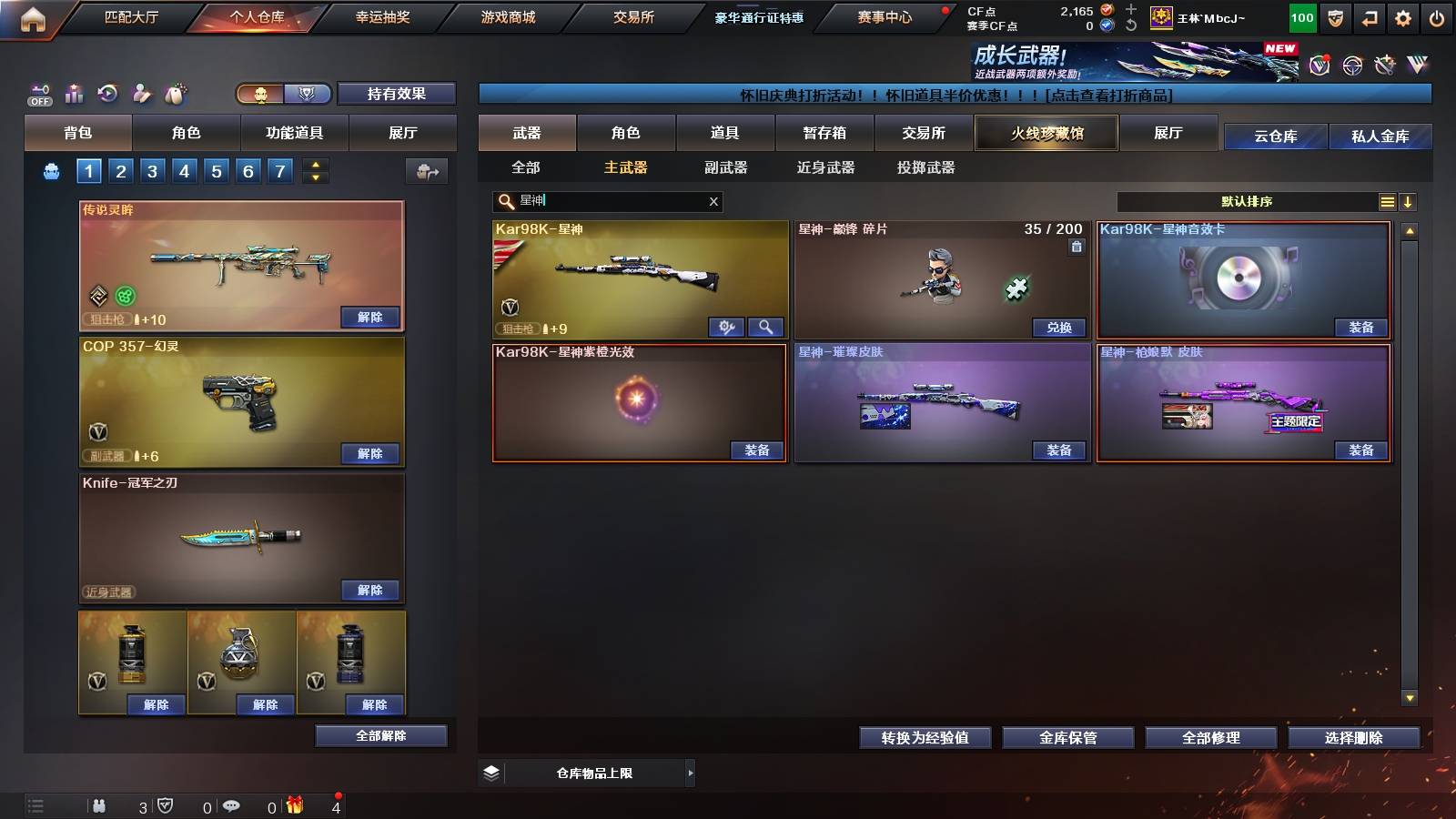Click the pet egg icon in left toolbar
Viewport: 1456px width, 819px height.
[175, 94]
